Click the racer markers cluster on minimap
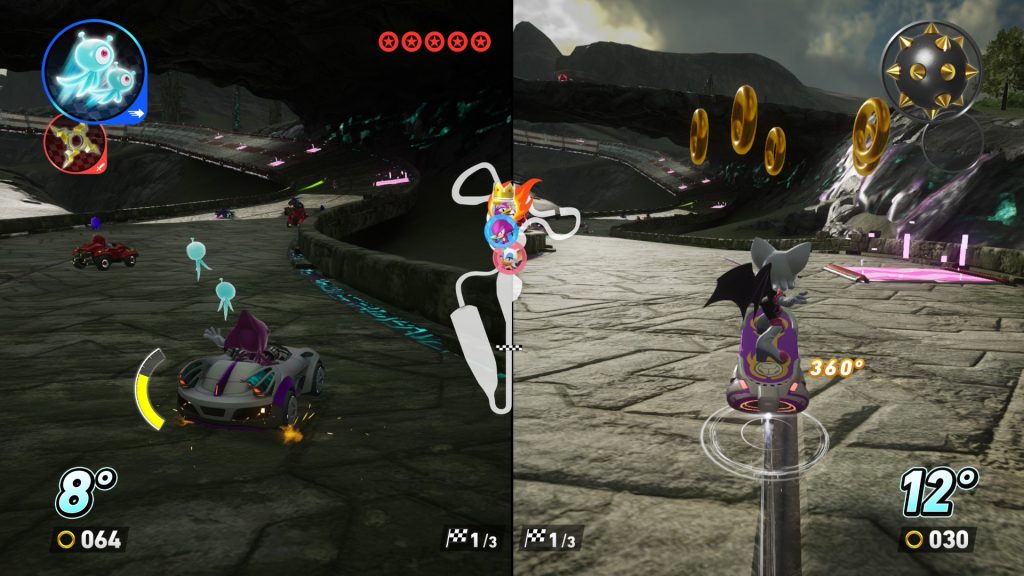Viewport: 1024px width, 576px height. [507, 227]
